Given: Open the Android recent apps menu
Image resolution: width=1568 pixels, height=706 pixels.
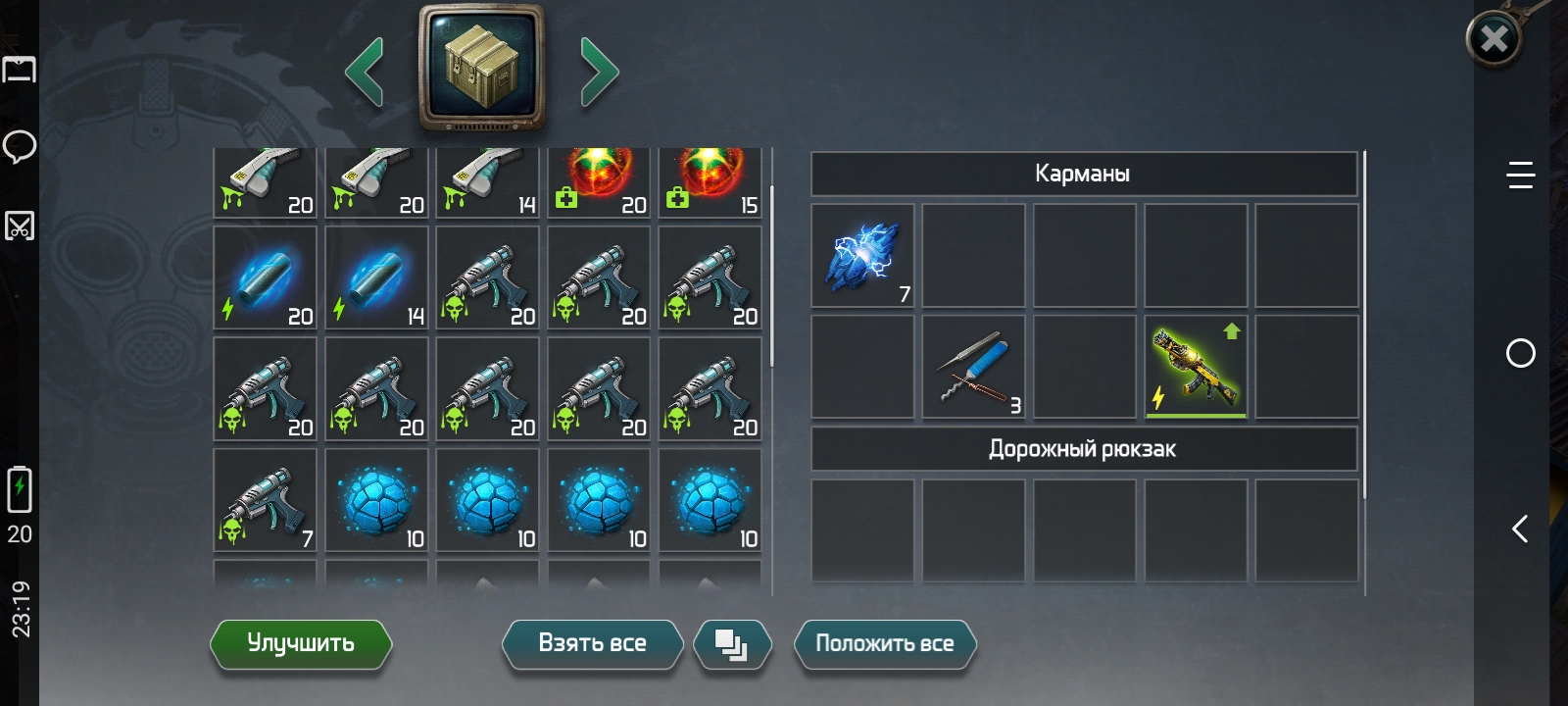Looking at the screenshot, I should tap(1520, 176).
